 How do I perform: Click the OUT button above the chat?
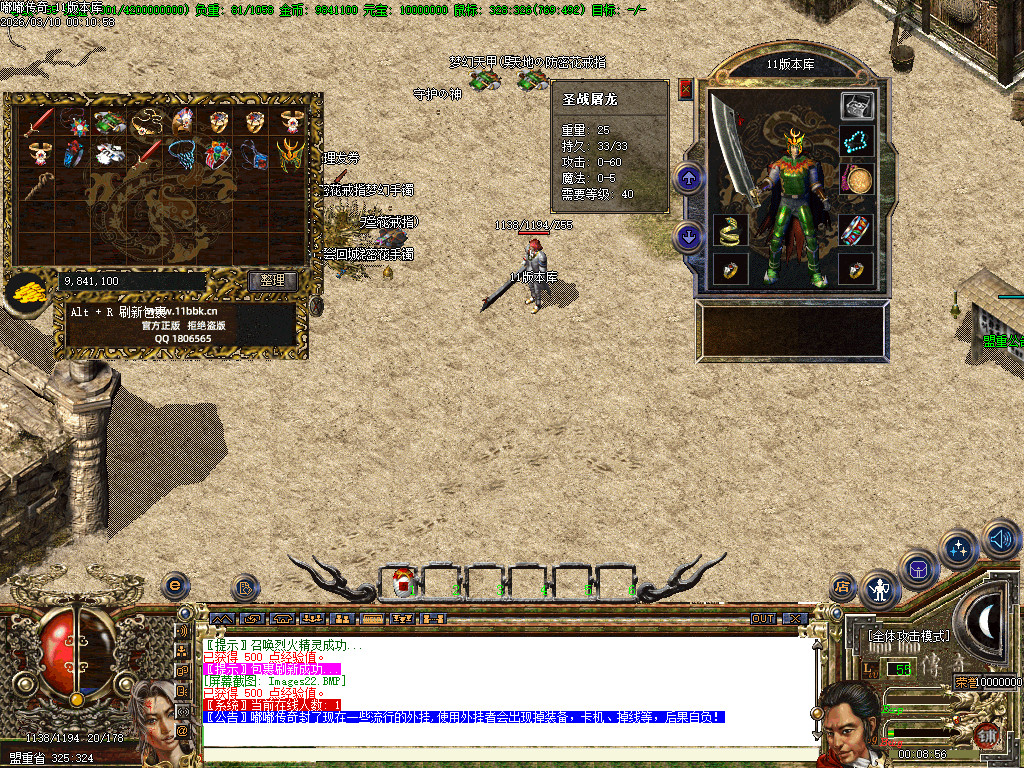[763, 619]
